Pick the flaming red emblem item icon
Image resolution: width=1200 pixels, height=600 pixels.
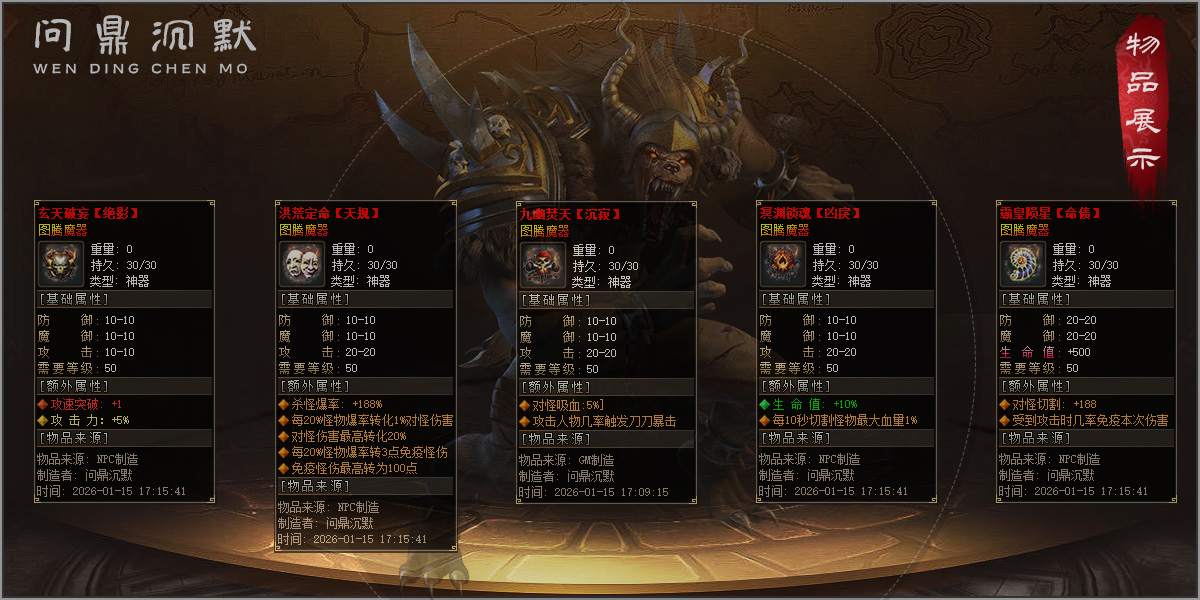pyautogui.click(x=783, y=264)
